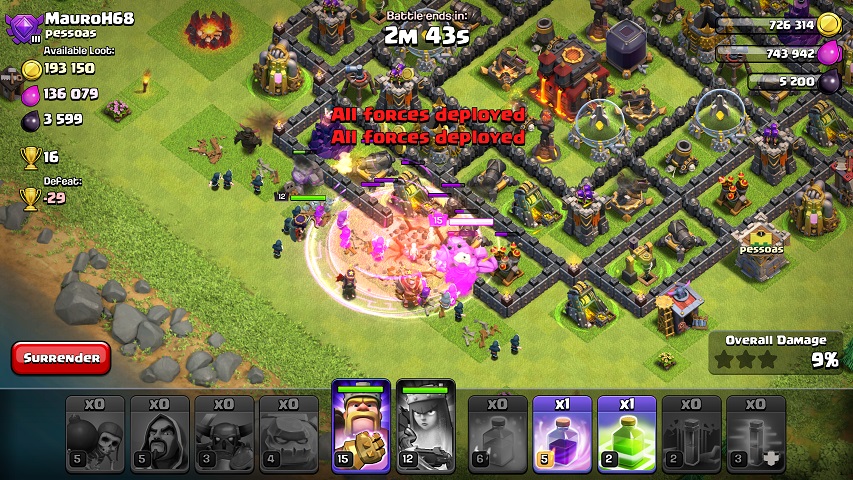Select the depleted Wizard troop slot
Image resolution: width=853 pixels, height=480 pixels.
click(x=160, y=434)
